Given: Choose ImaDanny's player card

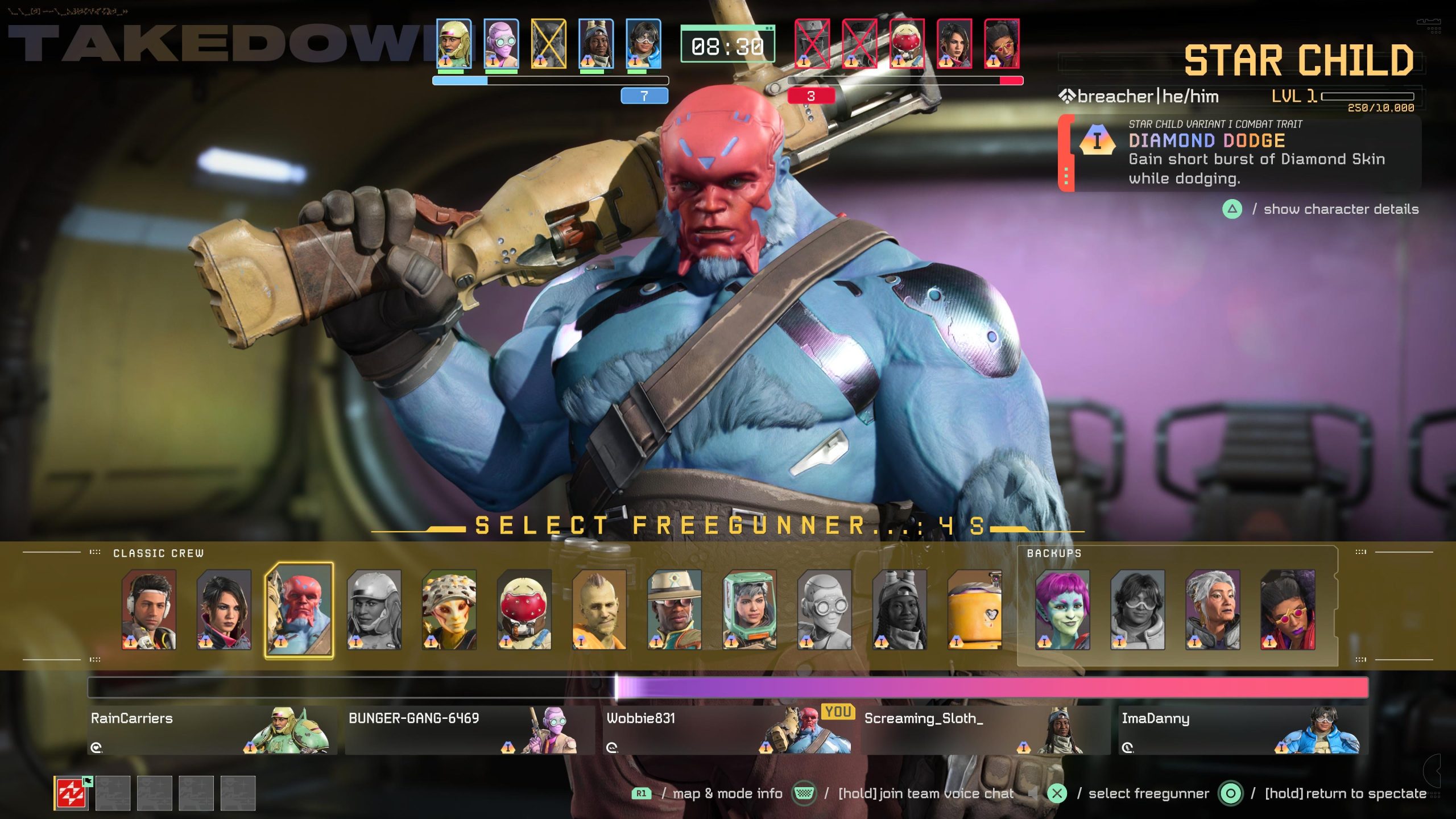Looking at the screenshot, I should click(1243, 731).
